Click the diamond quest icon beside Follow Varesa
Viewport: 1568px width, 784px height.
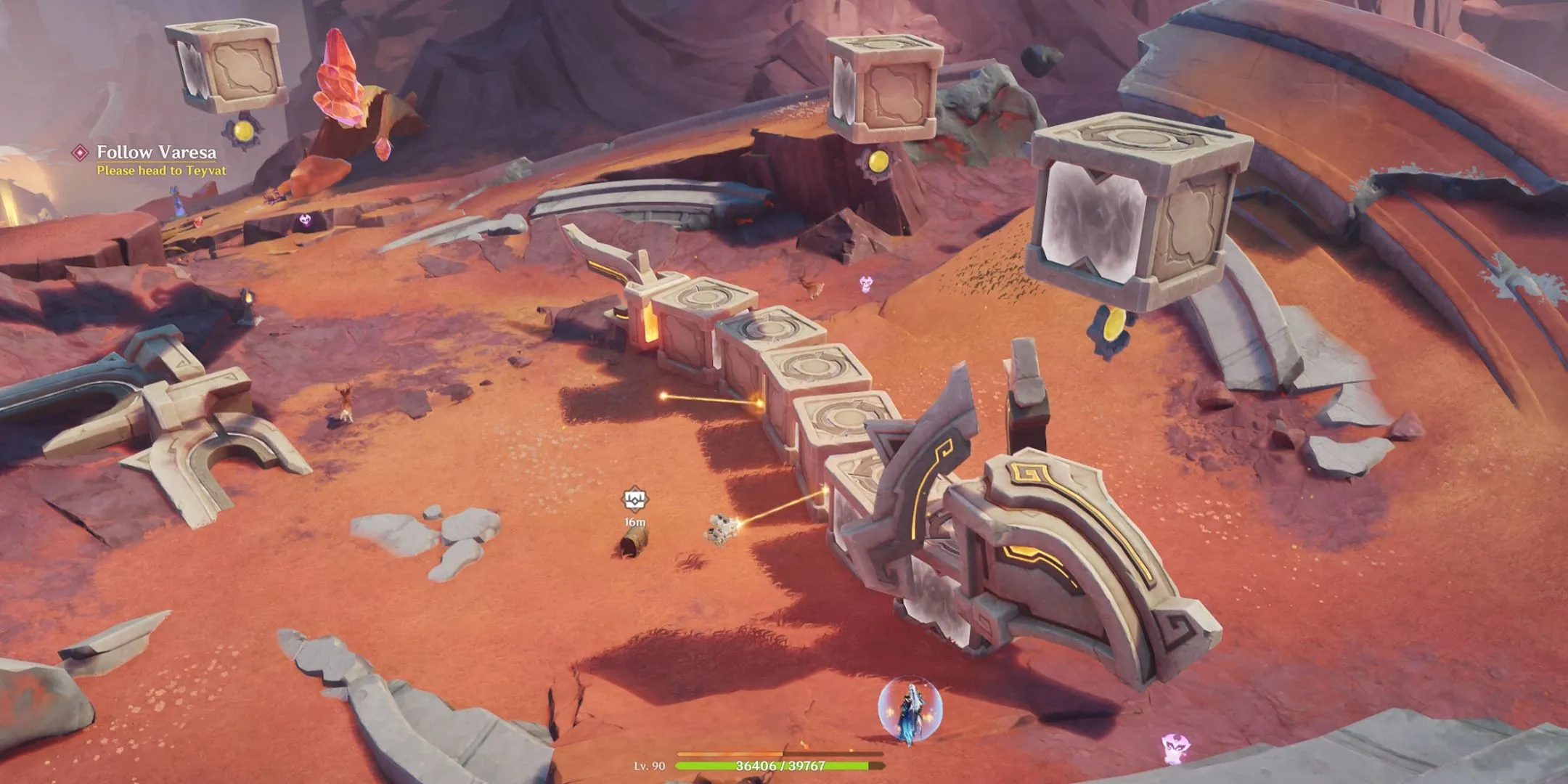(x=80, y=152)
